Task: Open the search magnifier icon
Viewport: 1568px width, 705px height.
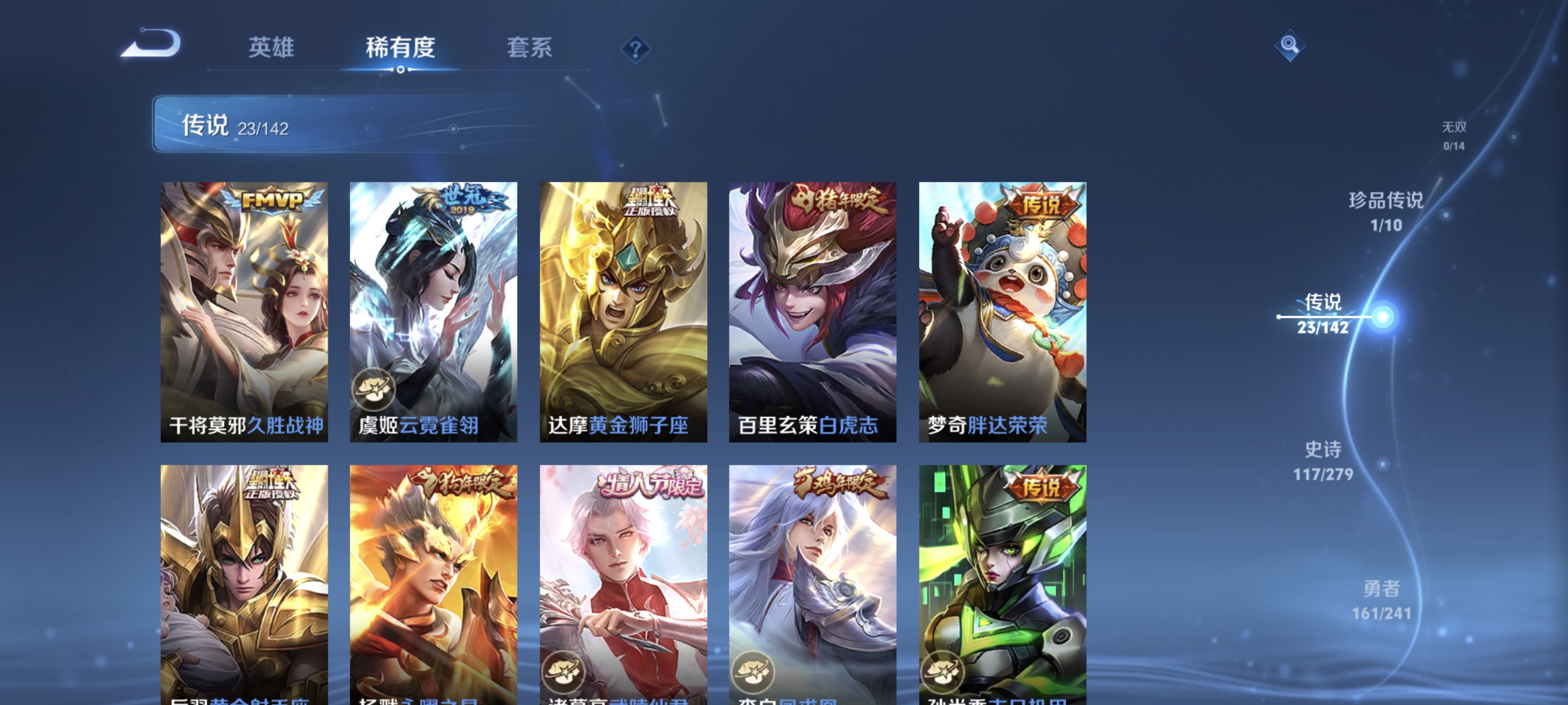Action: (1290, 45)
